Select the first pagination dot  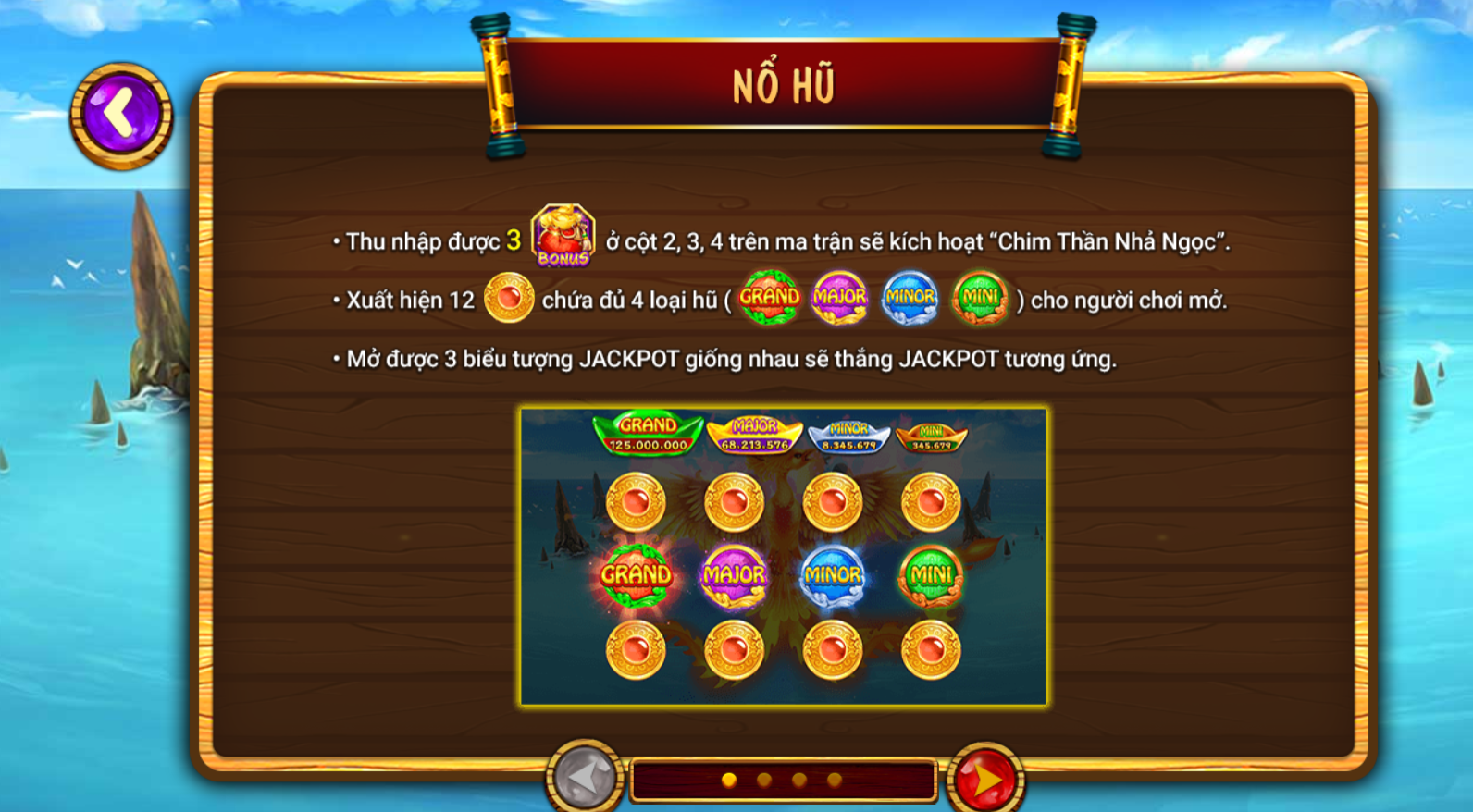tap(730, 779)
